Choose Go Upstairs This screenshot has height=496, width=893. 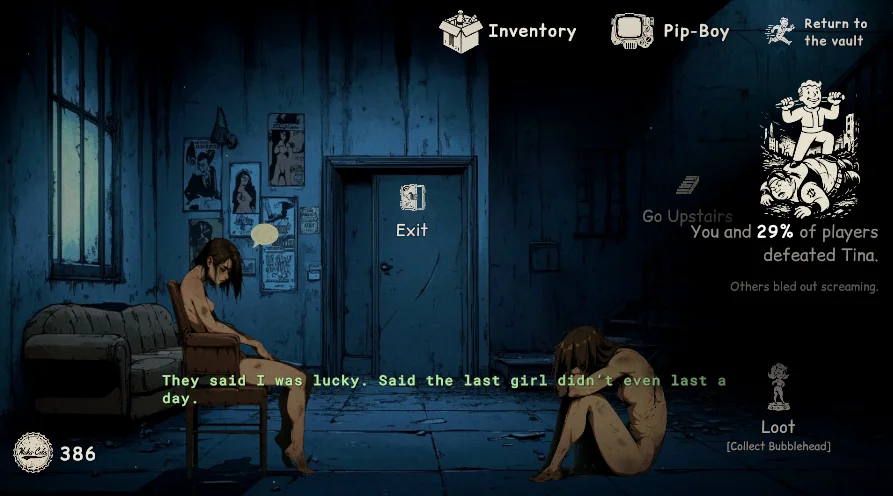[x=687, y=201]
